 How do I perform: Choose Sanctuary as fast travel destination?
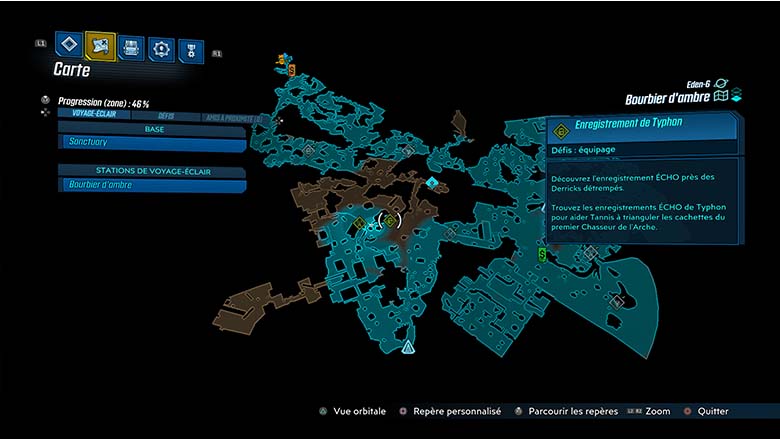click(152, 143)
